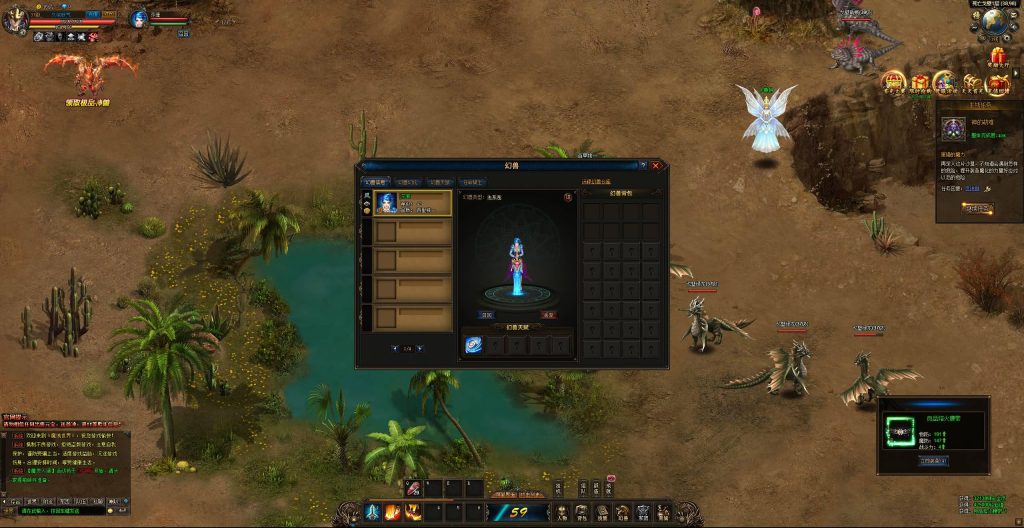
Task: Open the orange link above pet equipment
Action: point(594,182)
